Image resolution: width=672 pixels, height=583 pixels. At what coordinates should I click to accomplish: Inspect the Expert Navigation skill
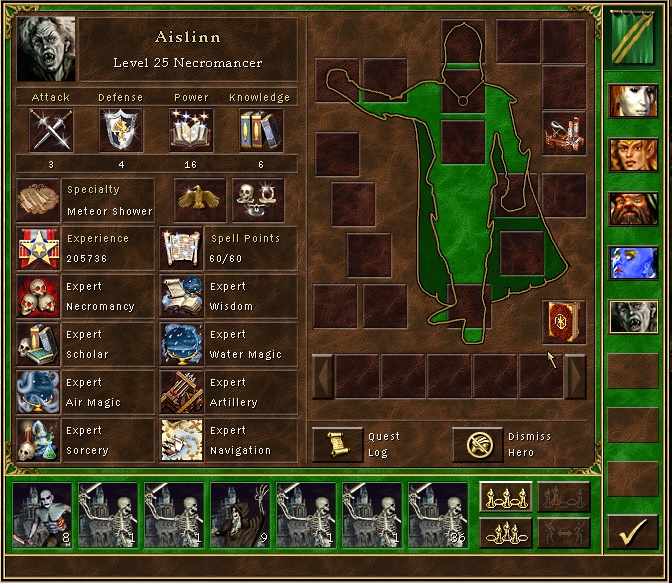coord(182,441)
